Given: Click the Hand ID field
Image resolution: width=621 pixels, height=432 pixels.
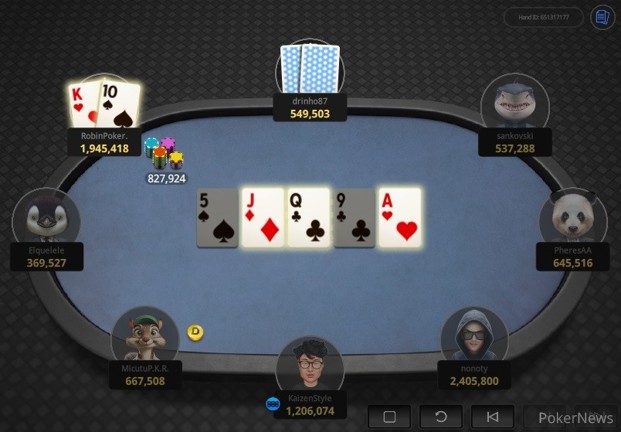Looking at the screenshot, I should pos(543,18).
